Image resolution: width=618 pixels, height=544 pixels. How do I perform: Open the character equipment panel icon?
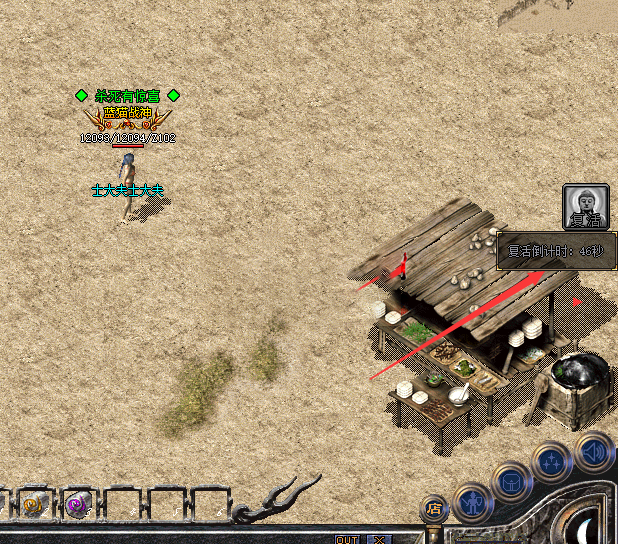(x=472, y=503)
